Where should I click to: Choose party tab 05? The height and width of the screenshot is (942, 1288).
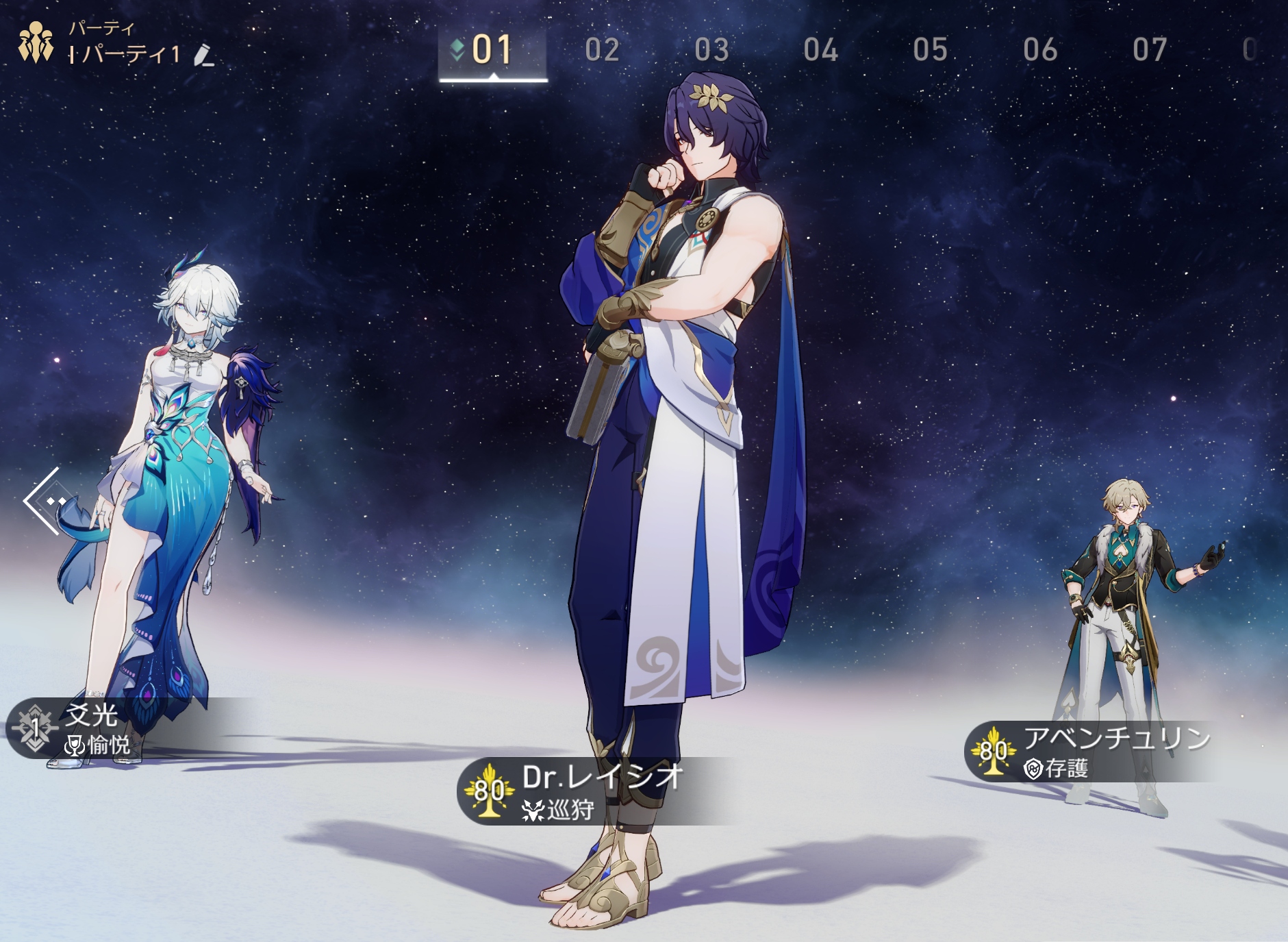[930, 51]
